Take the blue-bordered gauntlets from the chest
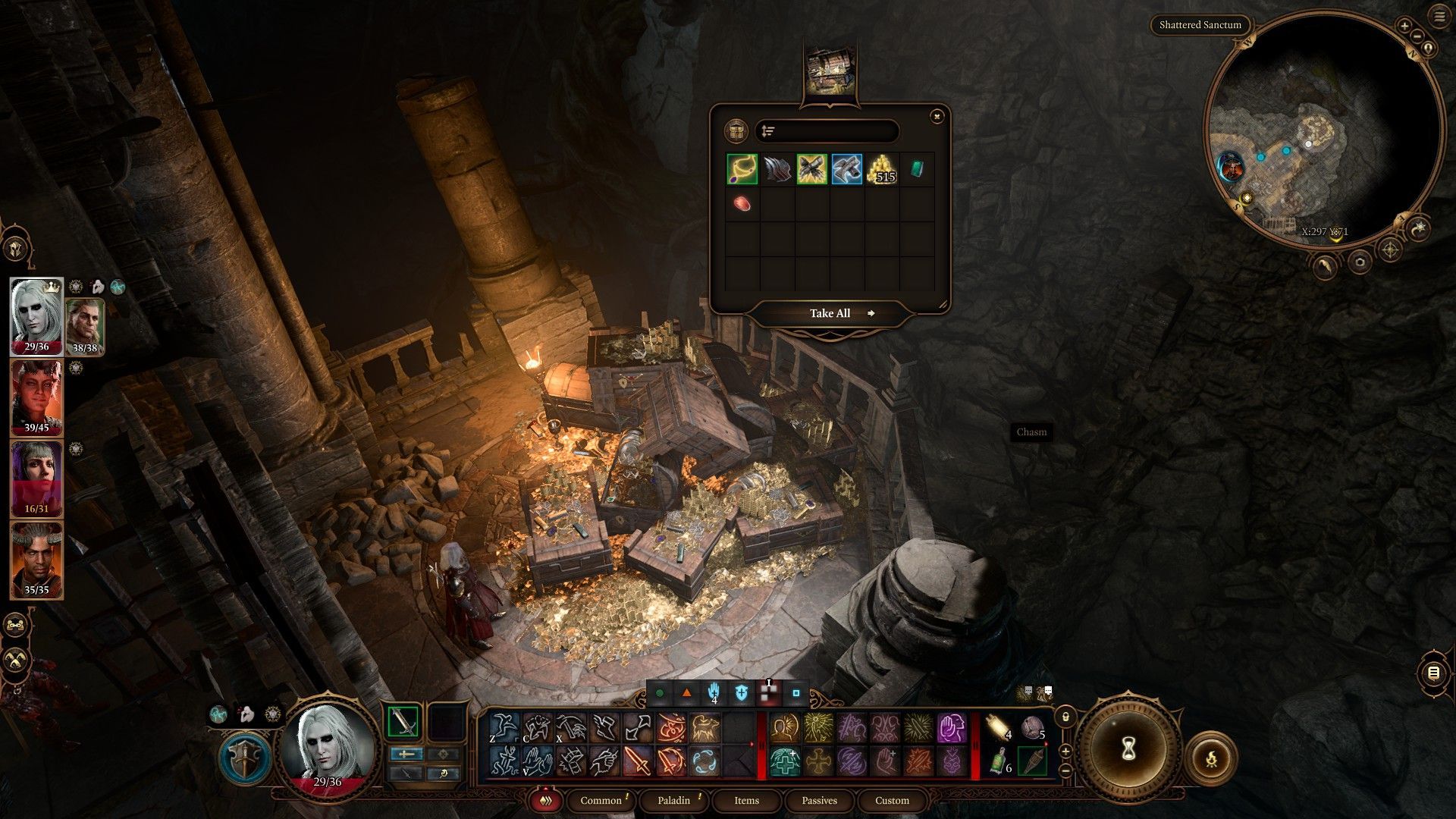Screen dimensions: 1456x819 click(846, 169)
